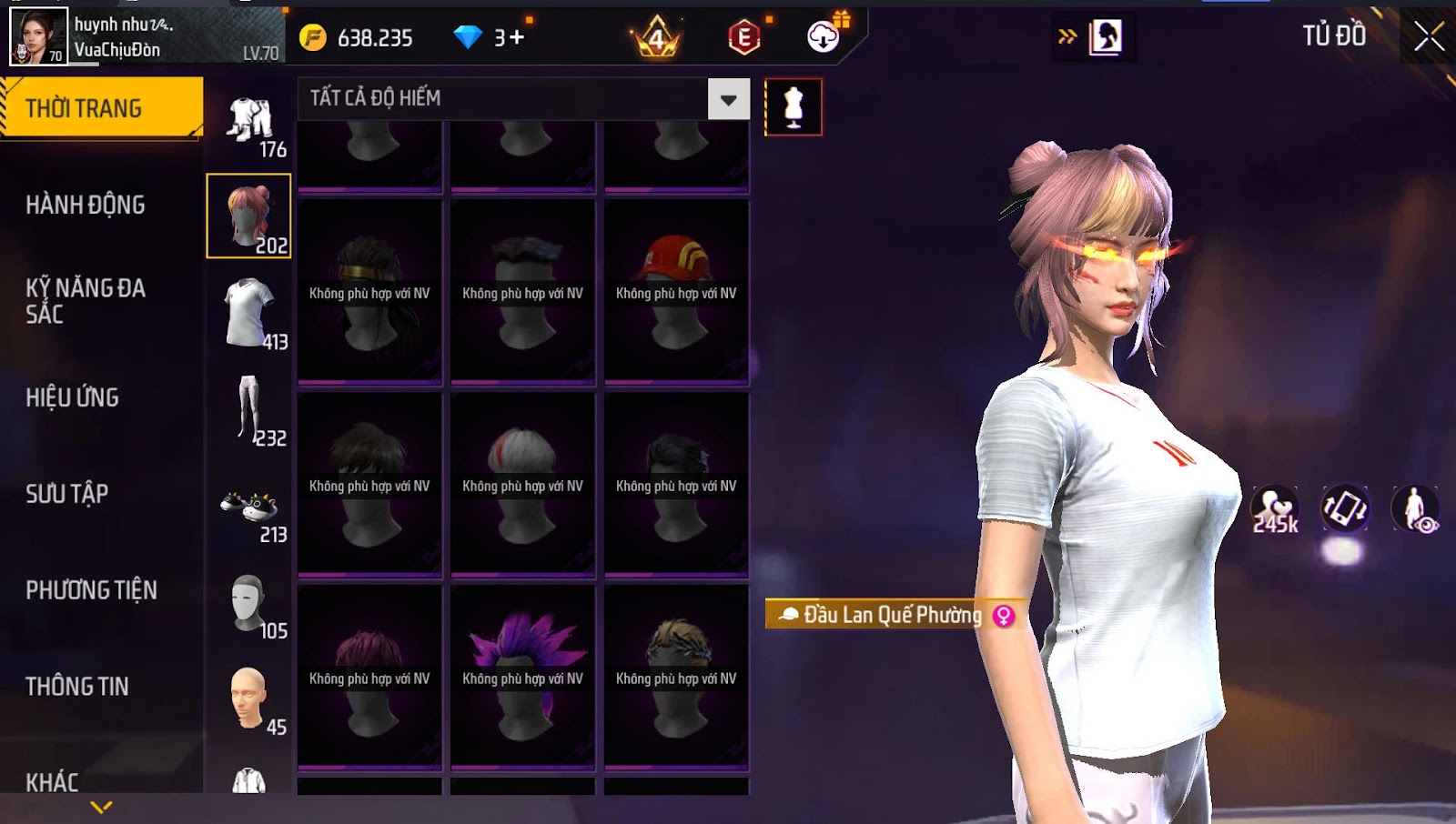The height and width of the screenshot is (824, 1456).
Task: Select the outfit sets category icon
Action: coord(249,122)
